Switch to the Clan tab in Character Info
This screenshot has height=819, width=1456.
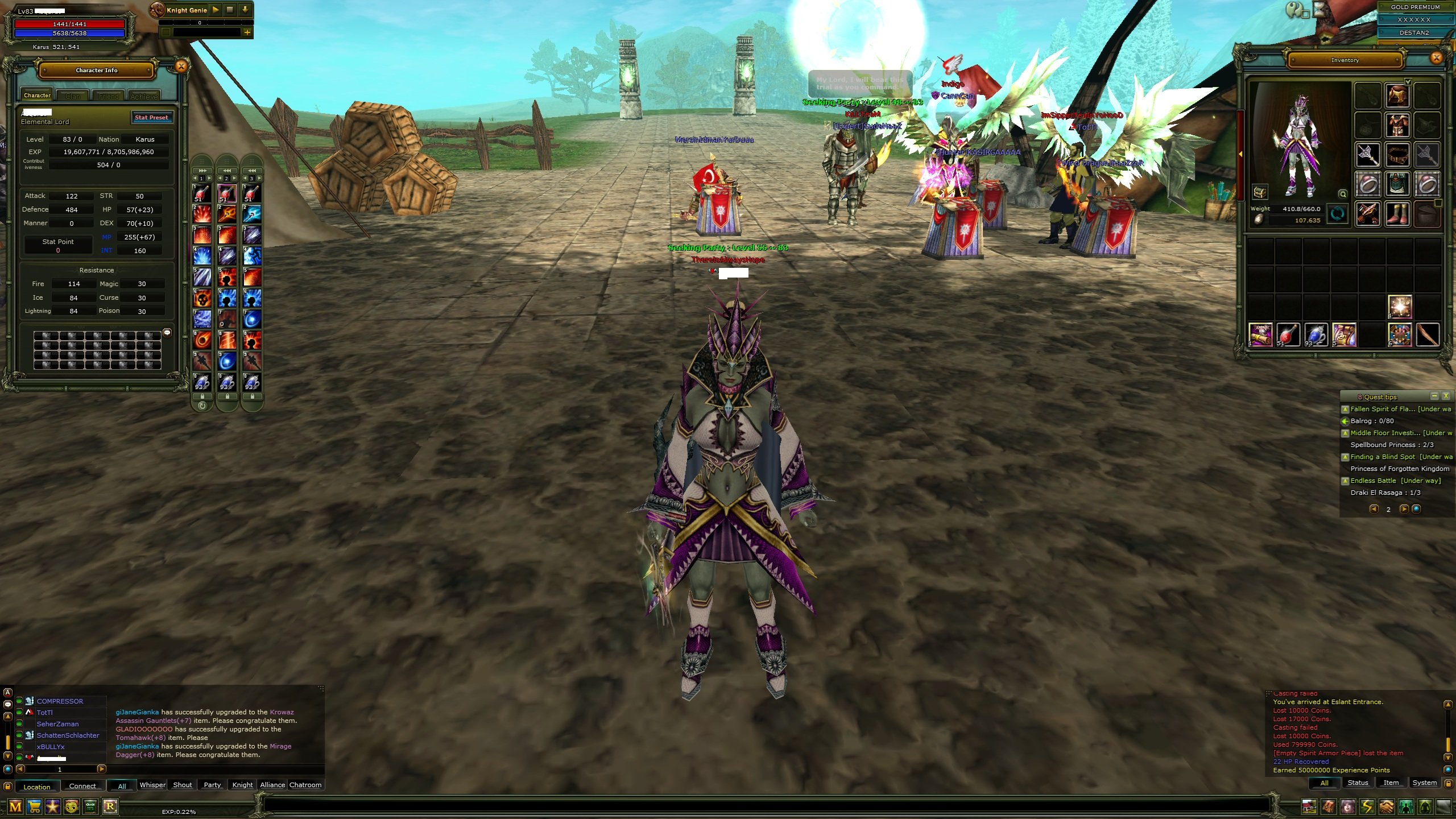tap(73, 96)
